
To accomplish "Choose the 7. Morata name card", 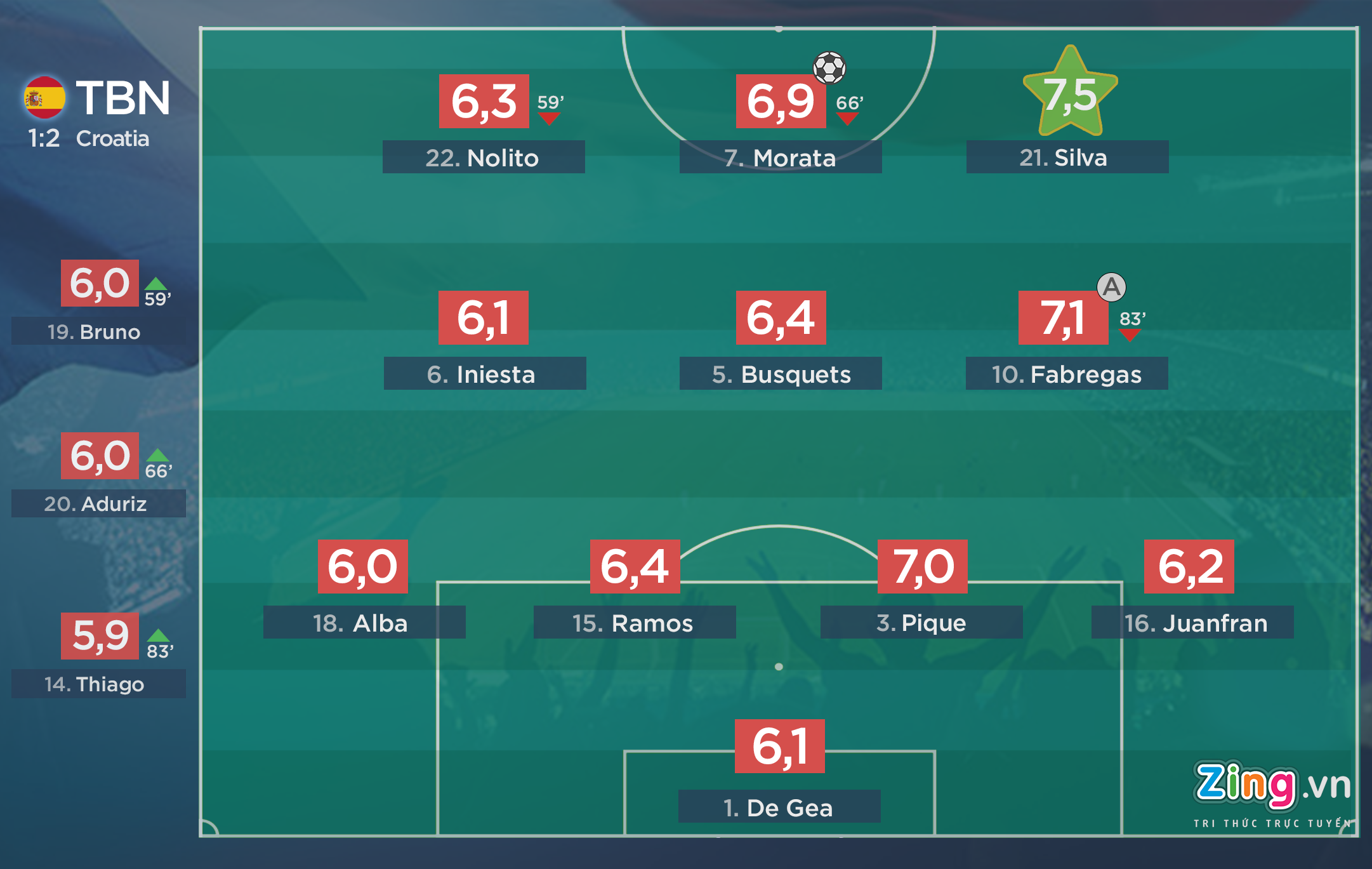I will click(x=780, y=157).
